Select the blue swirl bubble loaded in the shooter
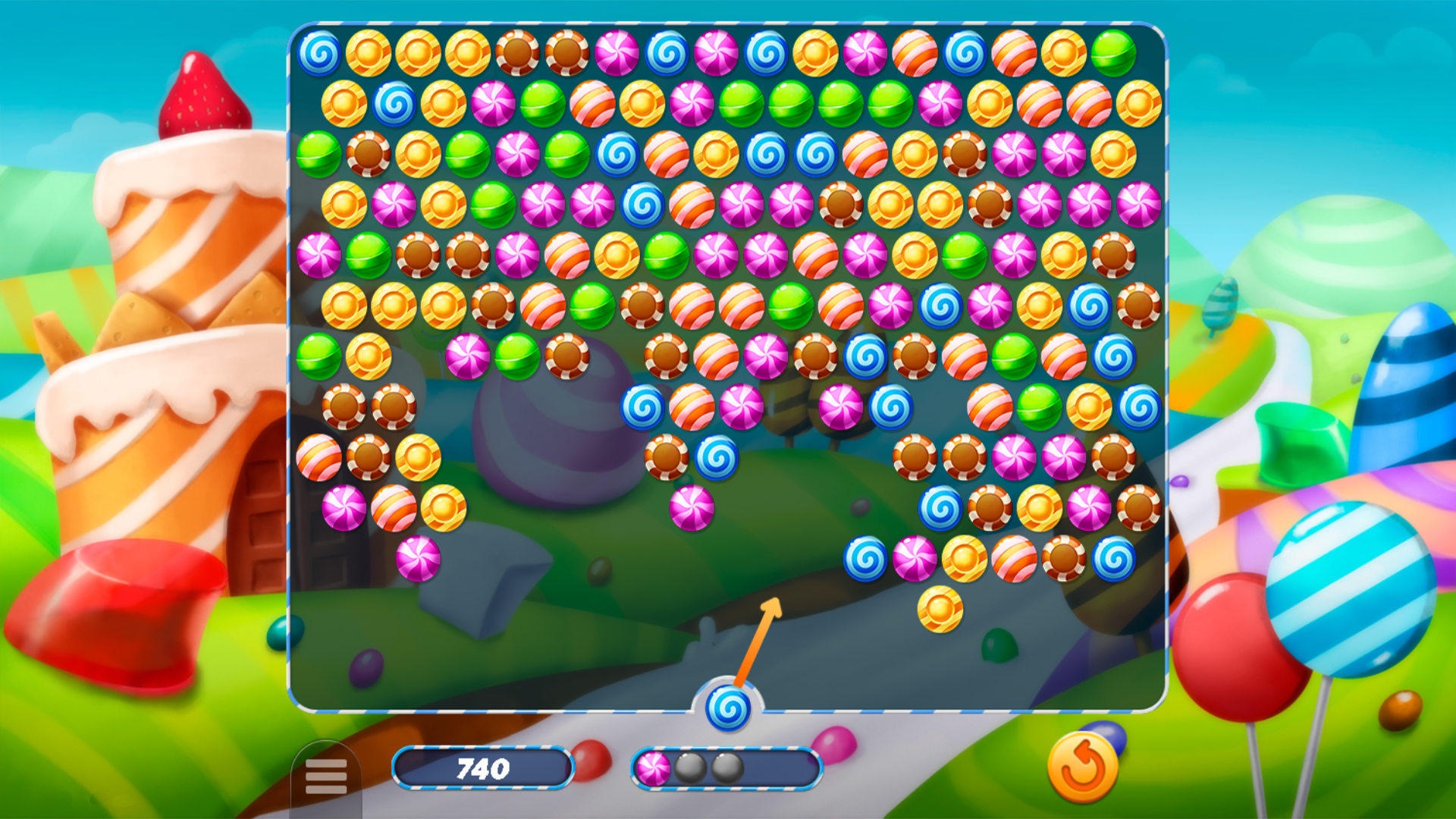1456x819 pixels. point(730,707)
